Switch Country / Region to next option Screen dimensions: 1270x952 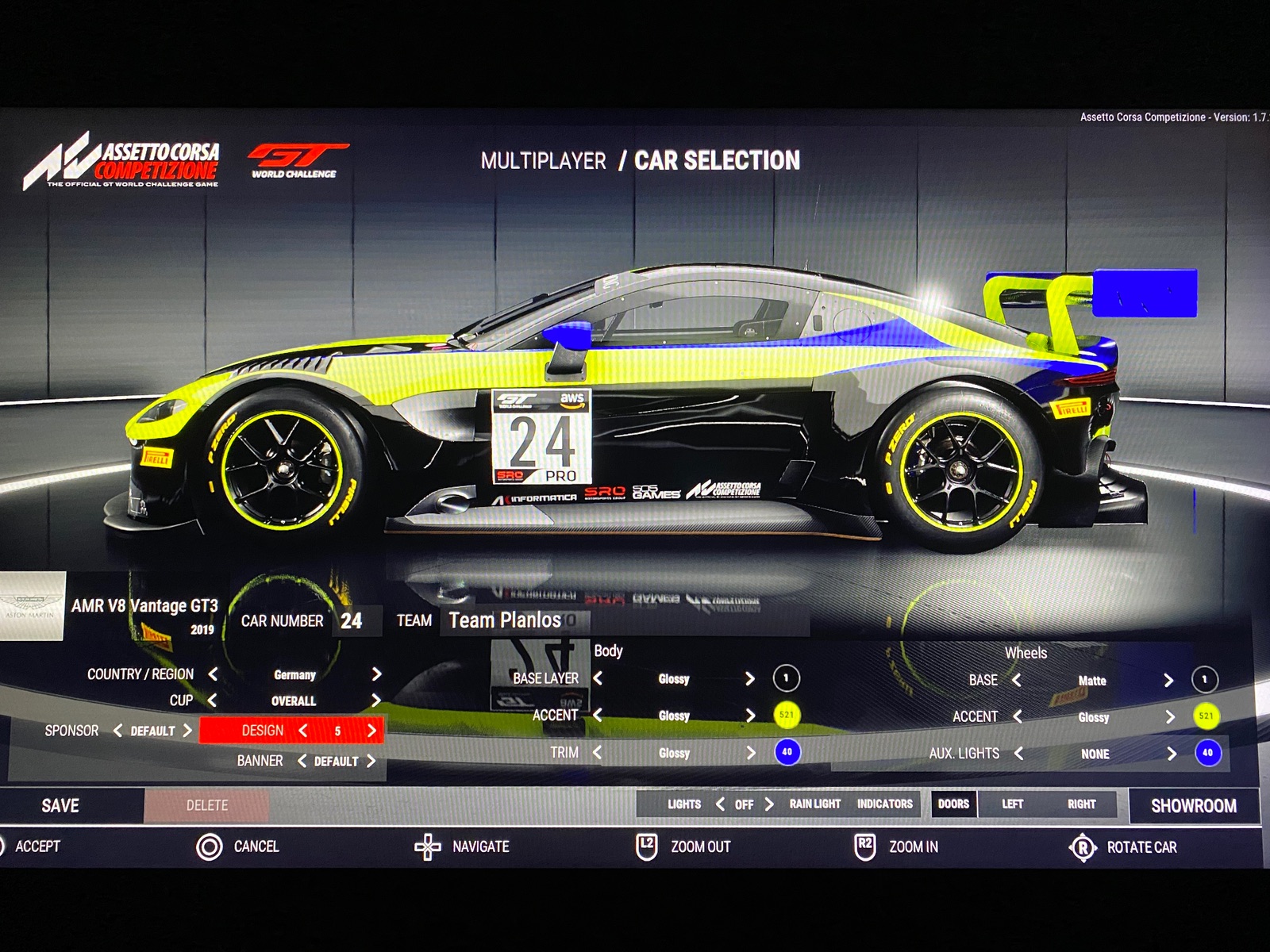click(x=376, y=674)
